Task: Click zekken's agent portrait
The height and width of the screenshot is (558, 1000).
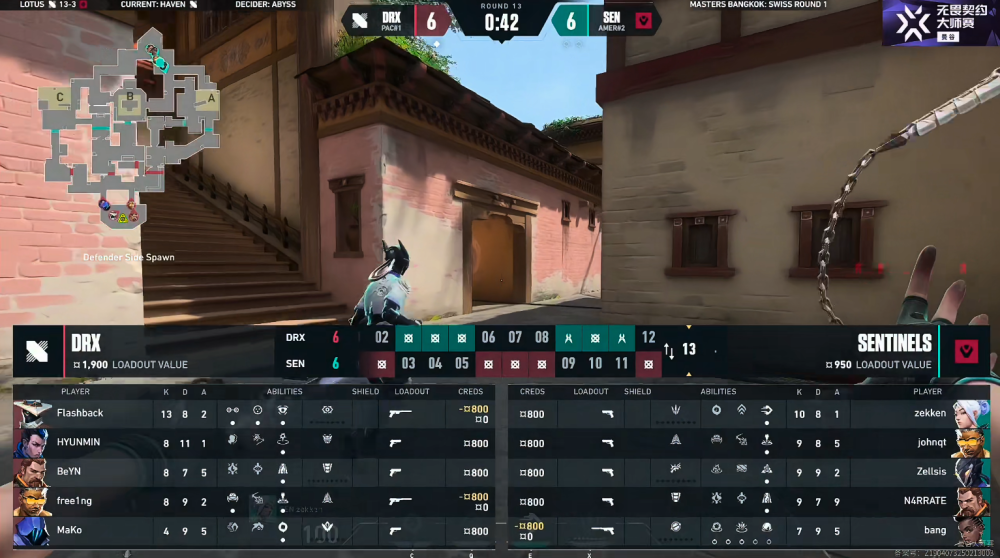Action: click(x=970, y=413)
